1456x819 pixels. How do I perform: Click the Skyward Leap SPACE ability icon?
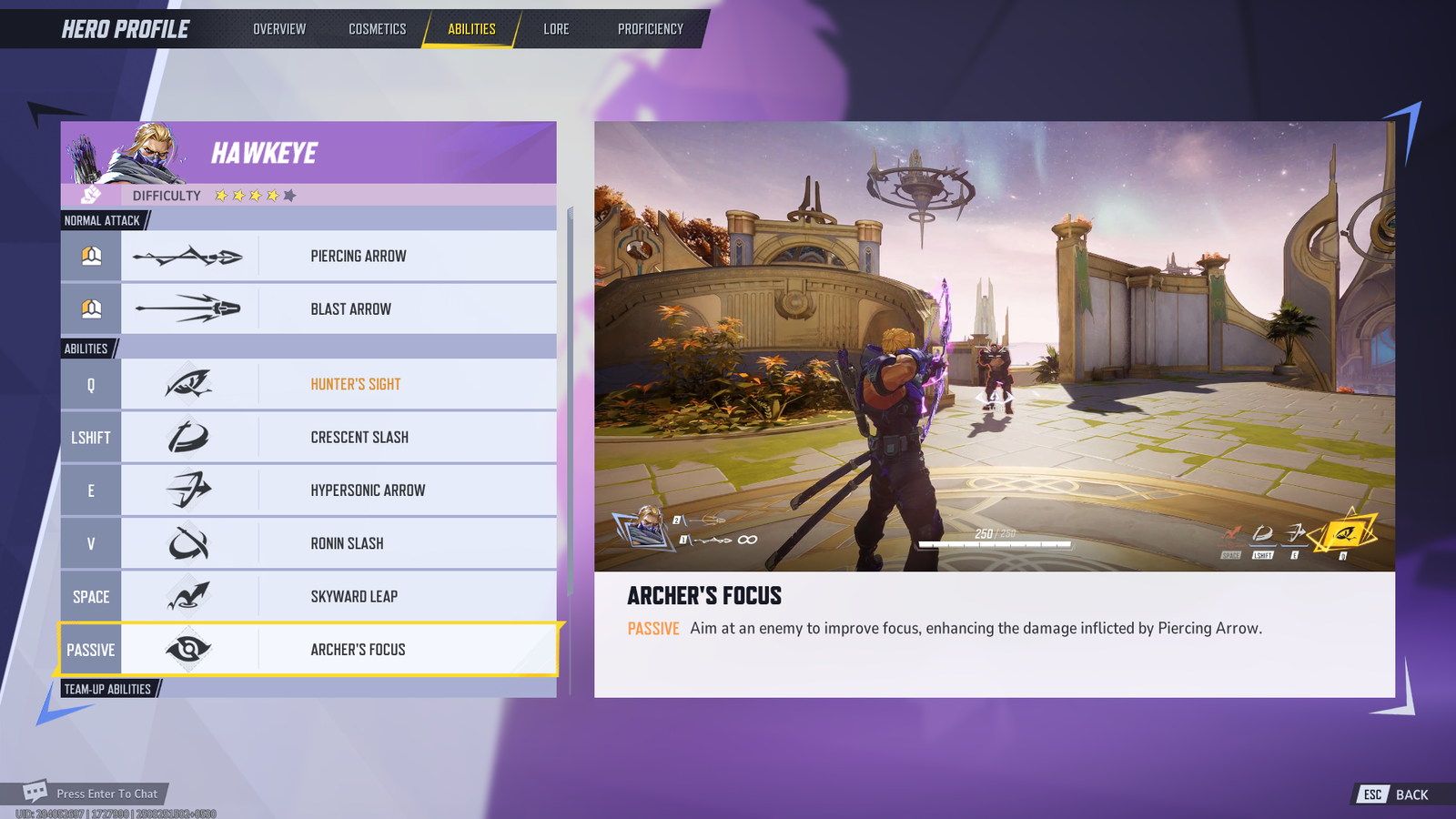coord(188,596)
